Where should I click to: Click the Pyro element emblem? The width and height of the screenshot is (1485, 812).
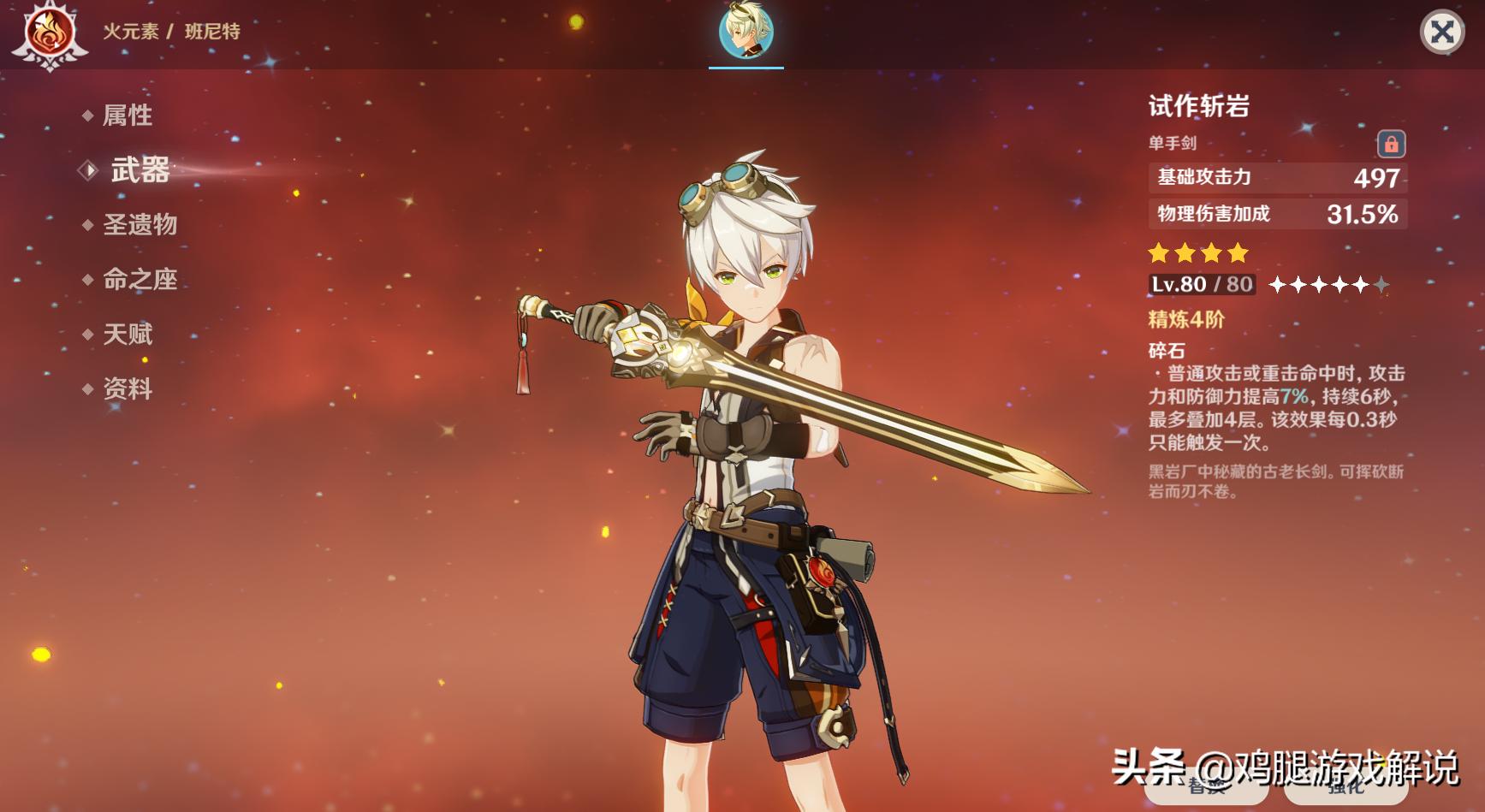pyautogui.click(x=50, y=33)
